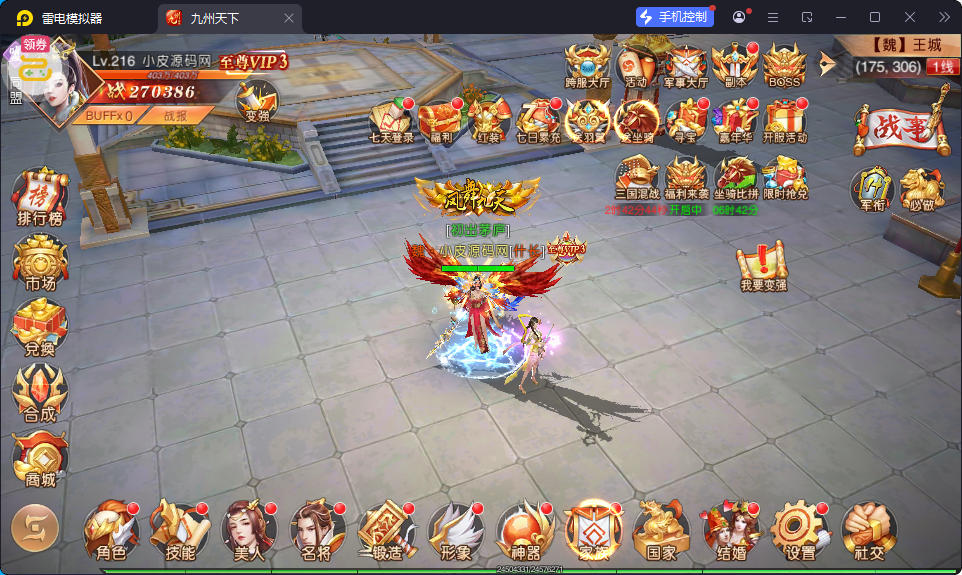The width and height of the screenshot is (962, 575).
Task: Open the 社交 social menu
Action: click(x=868, y=530)
